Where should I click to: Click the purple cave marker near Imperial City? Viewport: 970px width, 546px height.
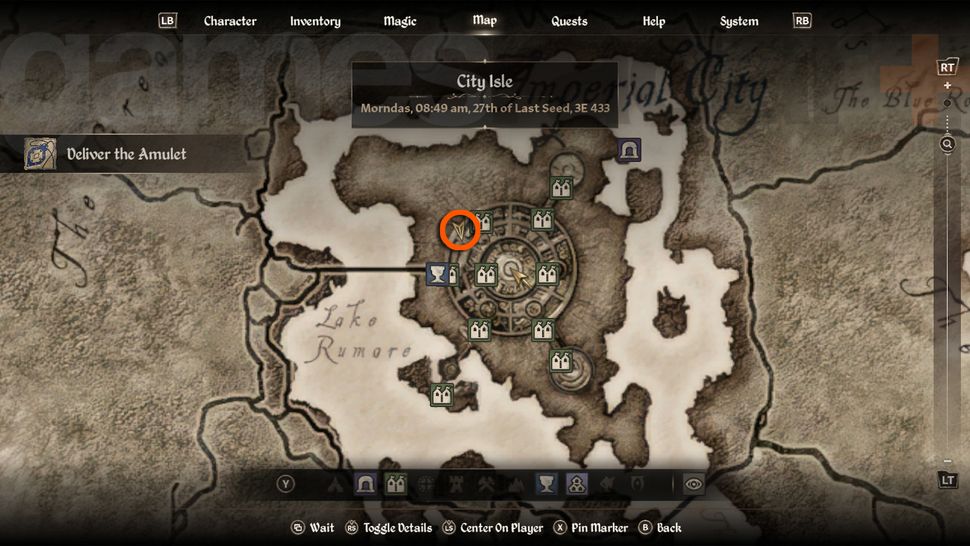[x=629, y=151]
